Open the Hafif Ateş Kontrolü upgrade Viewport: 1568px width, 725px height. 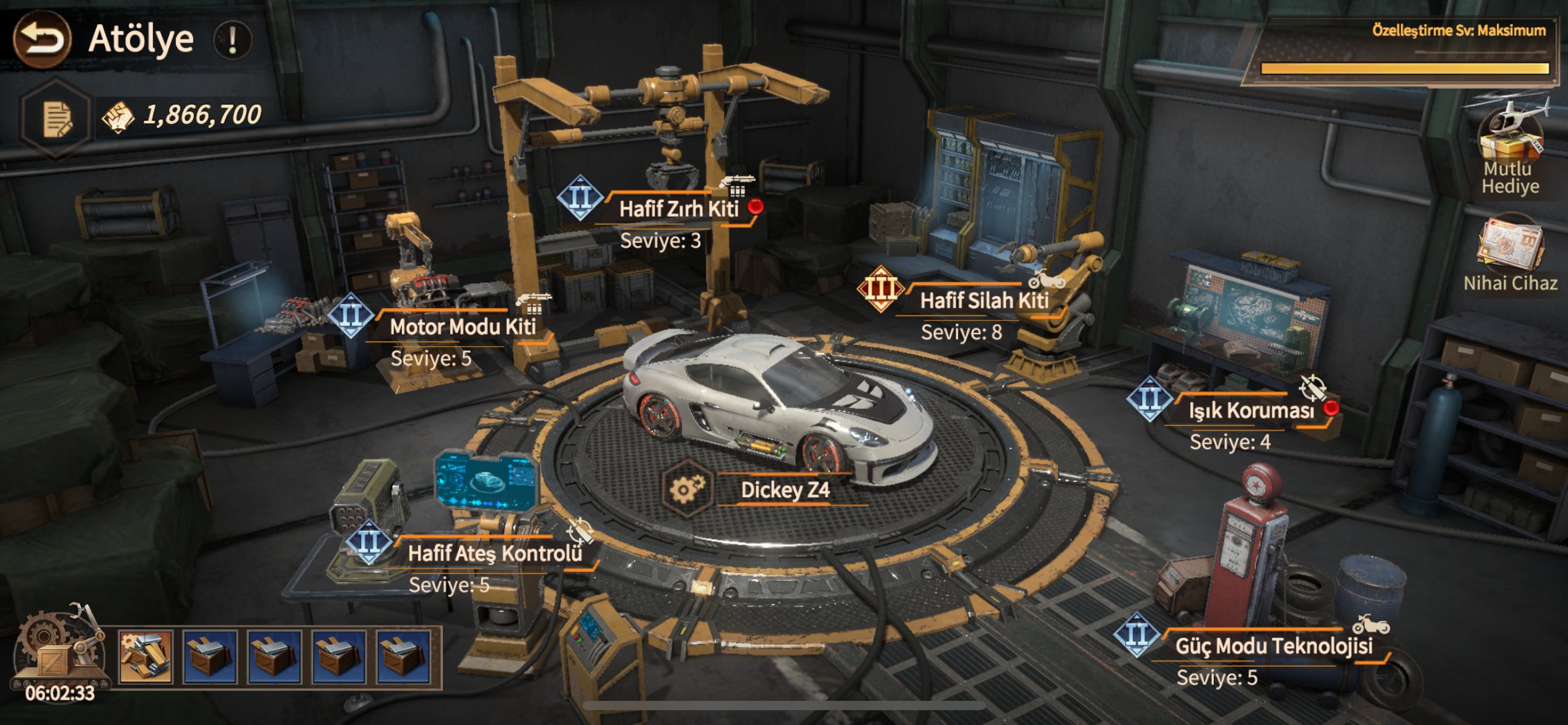494,553
